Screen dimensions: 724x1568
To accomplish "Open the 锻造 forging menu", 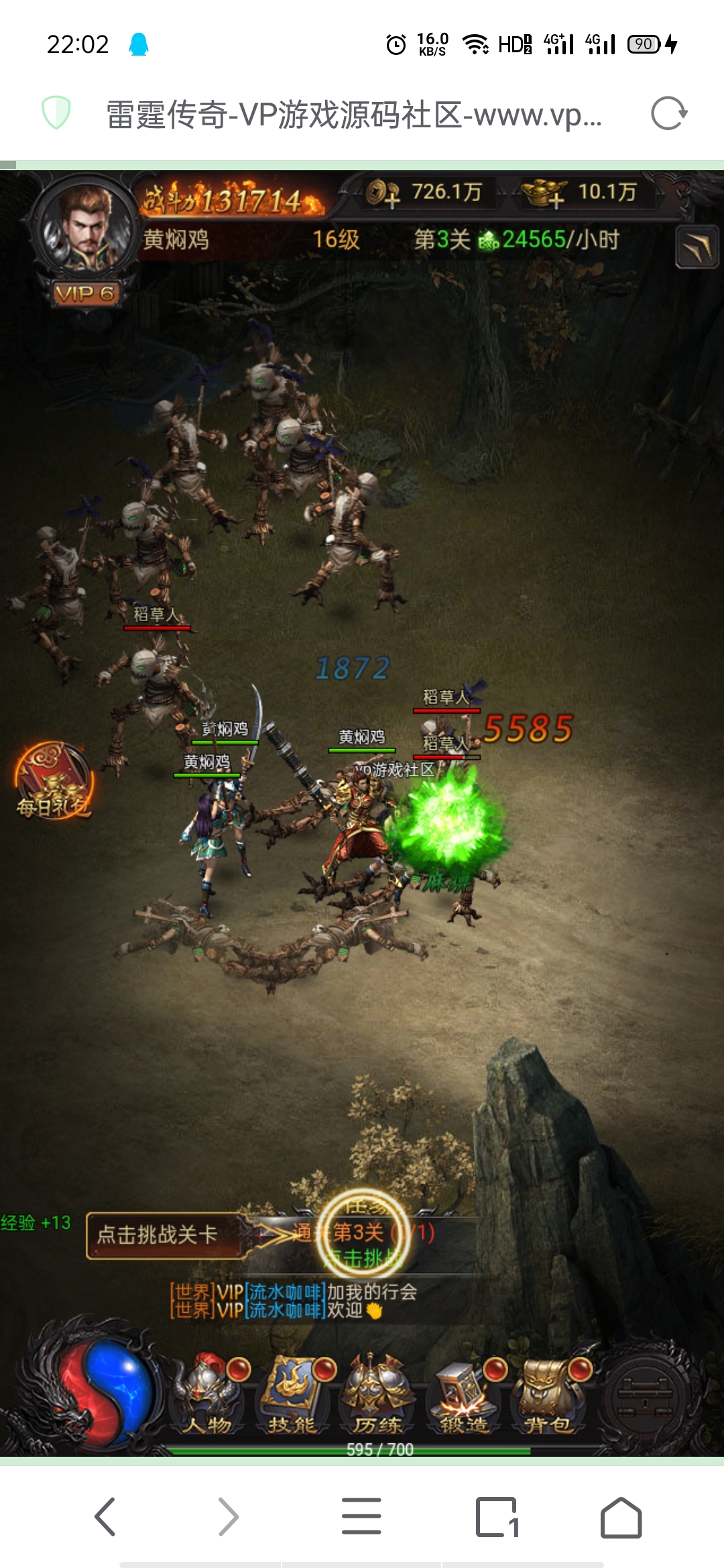I will pyautogui.click(x=463, y=1396).
